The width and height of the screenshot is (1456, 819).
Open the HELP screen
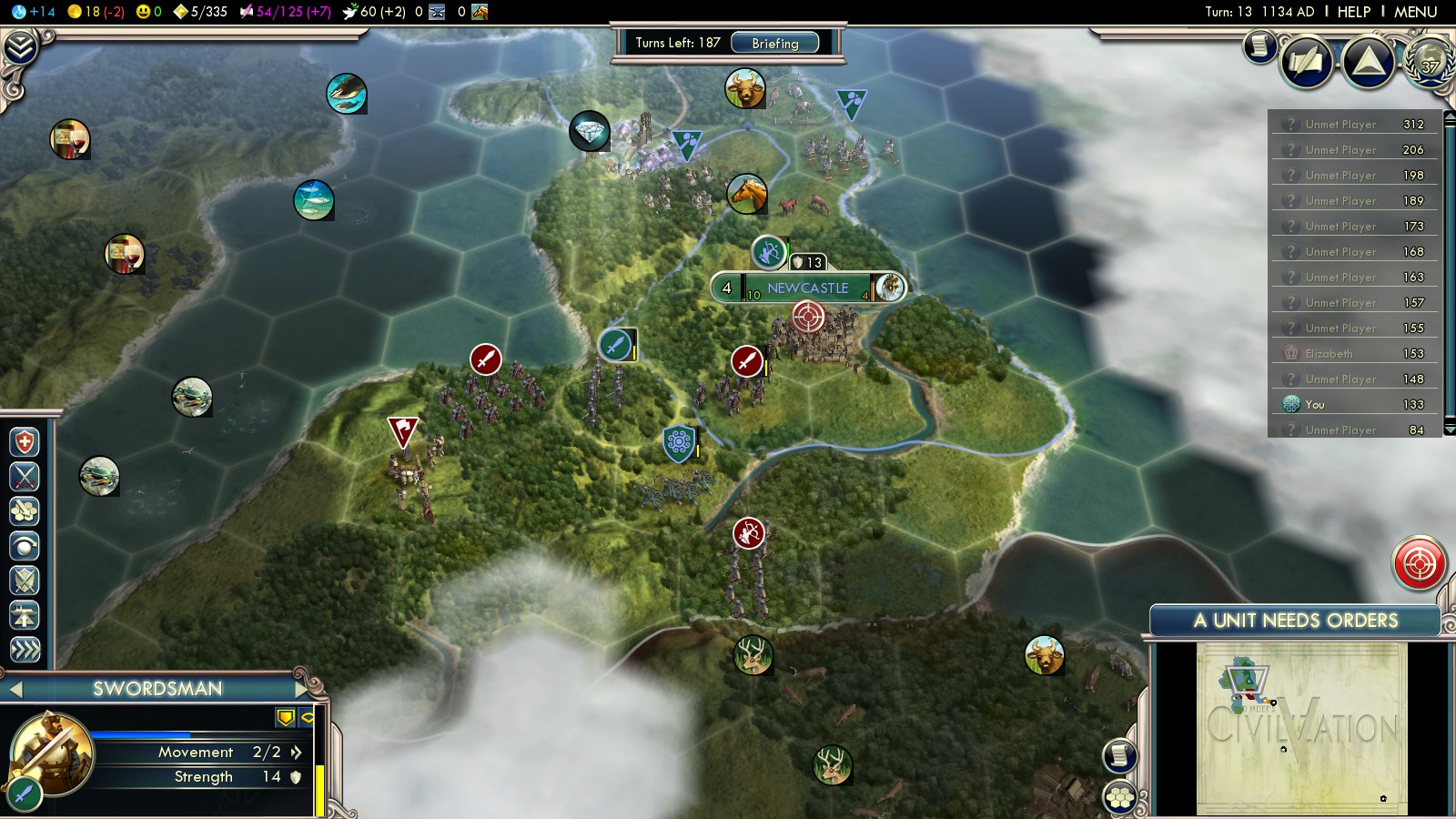[x=1353, y=12]
